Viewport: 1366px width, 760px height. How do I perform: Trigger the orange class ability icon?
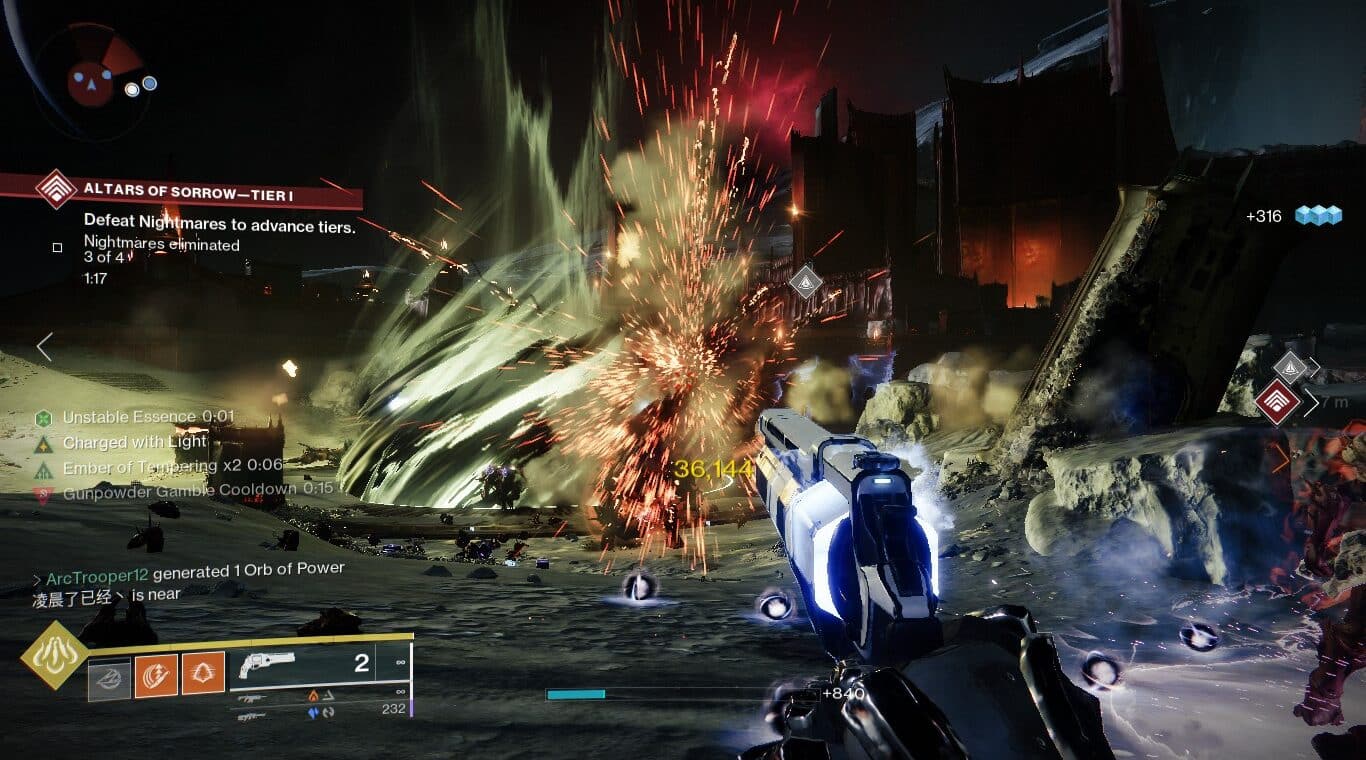(203, 675)
